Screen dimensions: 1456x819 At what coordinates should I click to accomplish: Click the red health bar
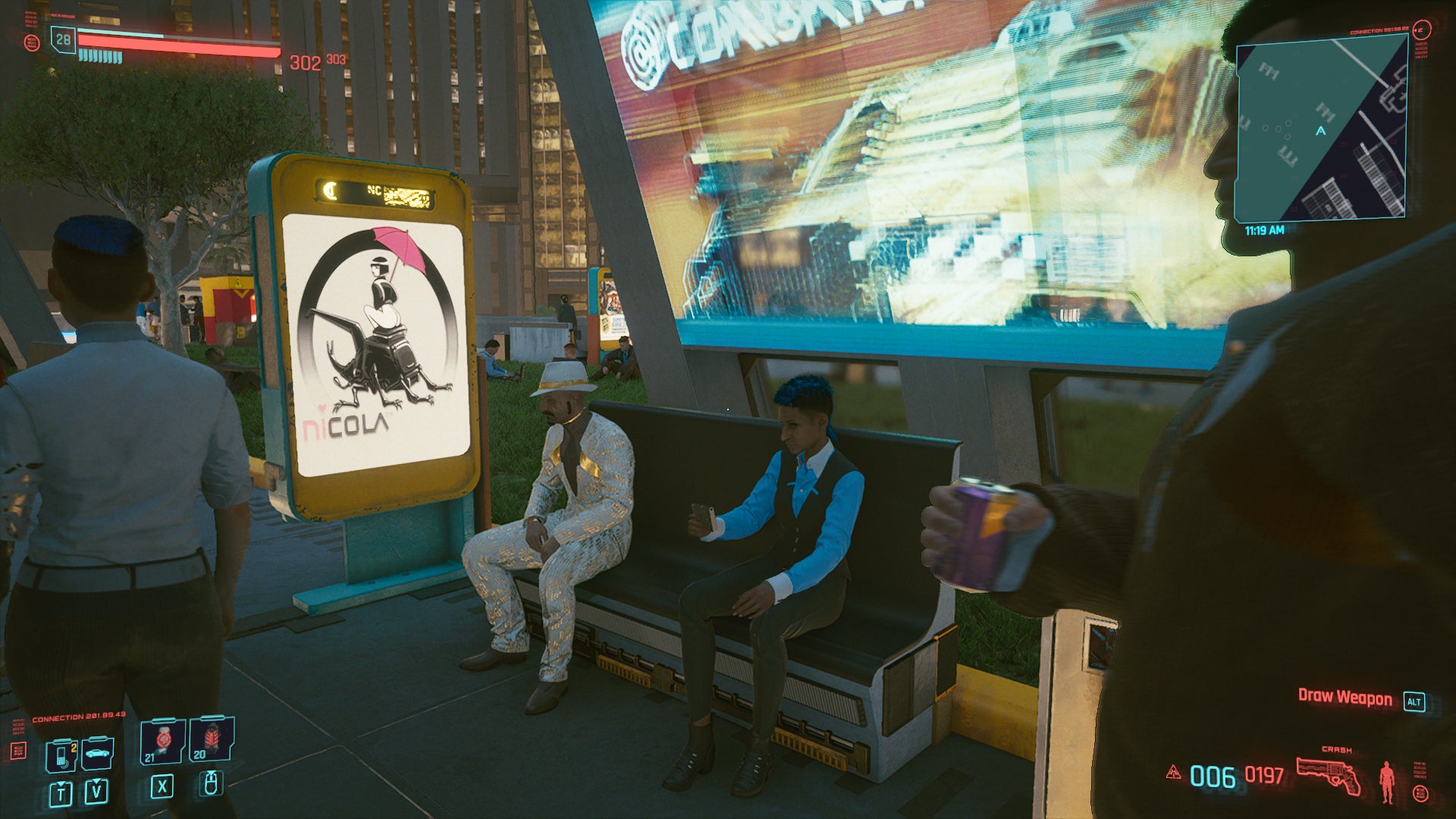coord(177,46)
